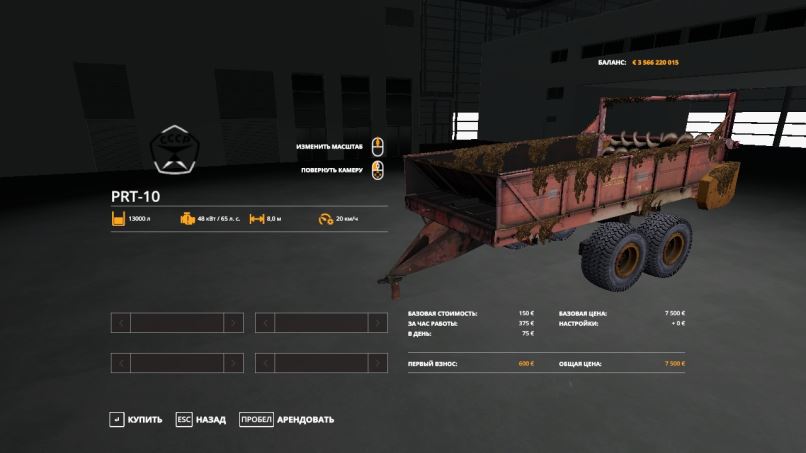This screenshot has width=806, height=453.
Task: Rent the trailer via the Арендовать button
Action: point(287,419)
